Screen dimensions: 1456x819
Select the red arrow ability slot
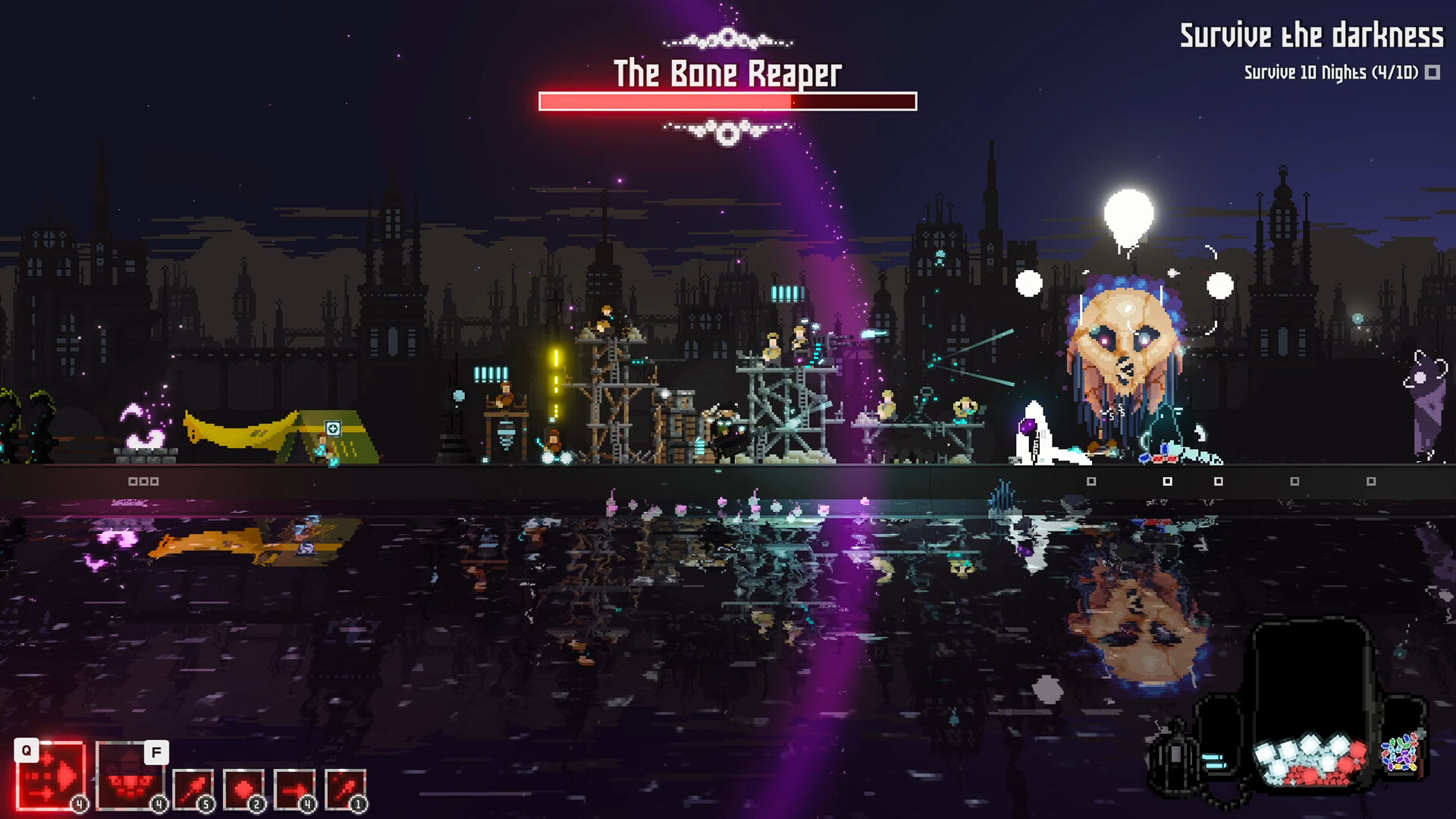point(294,789)
